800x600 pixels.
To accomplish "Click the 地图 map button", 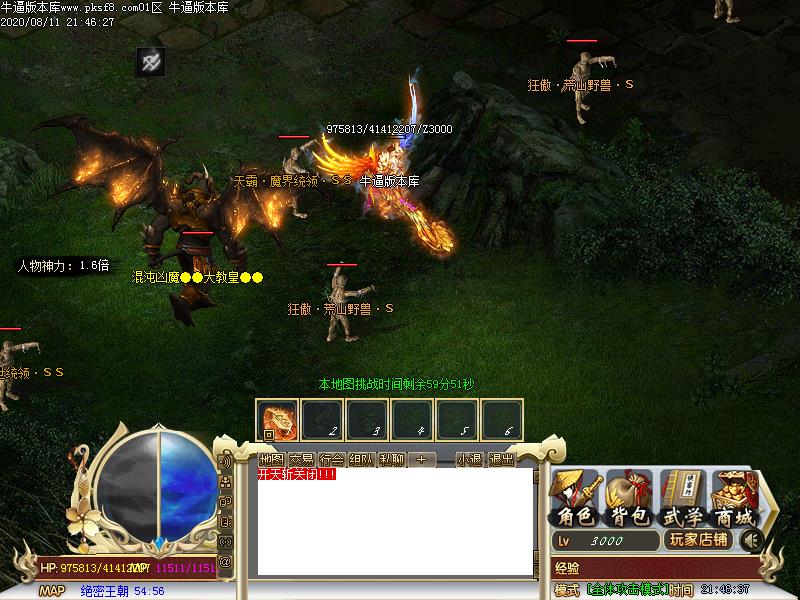I will point(271,460).
